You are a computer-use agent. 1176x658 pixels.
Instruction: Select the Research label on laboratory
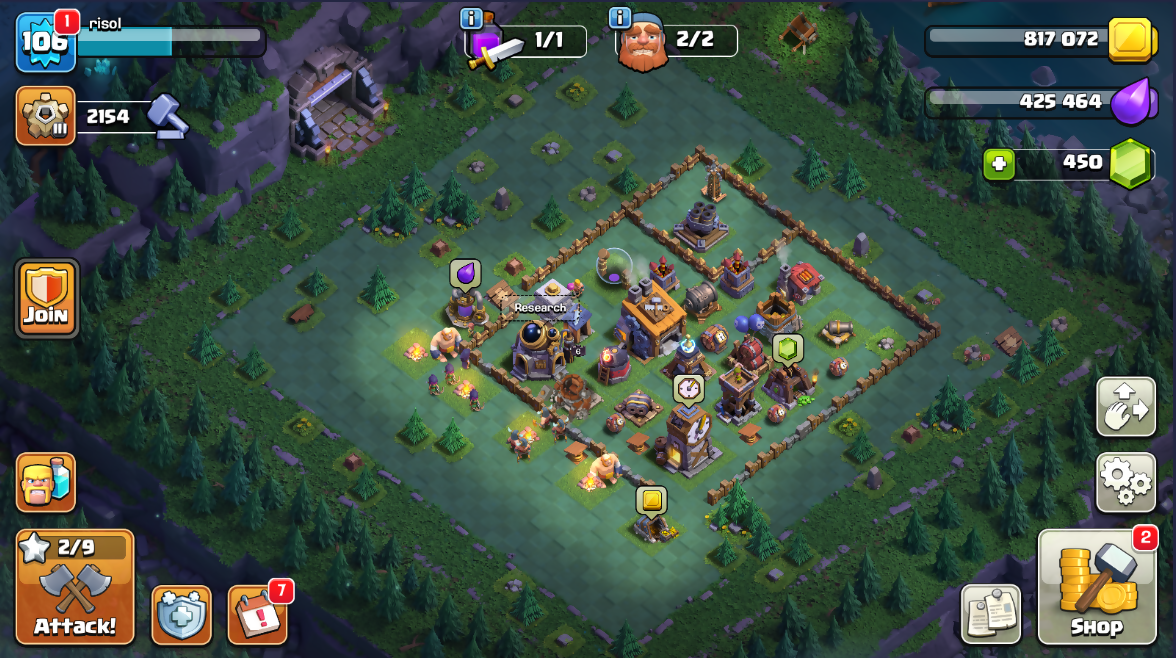[540, 308]
